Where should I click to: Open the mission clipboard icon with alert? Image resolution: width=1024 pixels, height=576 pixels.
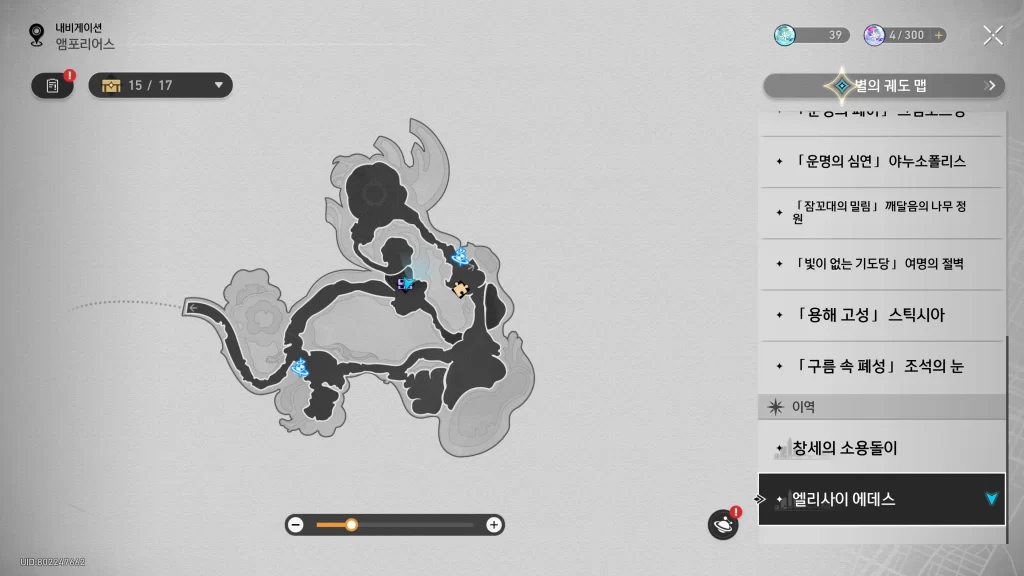click(x=53, y=86)
